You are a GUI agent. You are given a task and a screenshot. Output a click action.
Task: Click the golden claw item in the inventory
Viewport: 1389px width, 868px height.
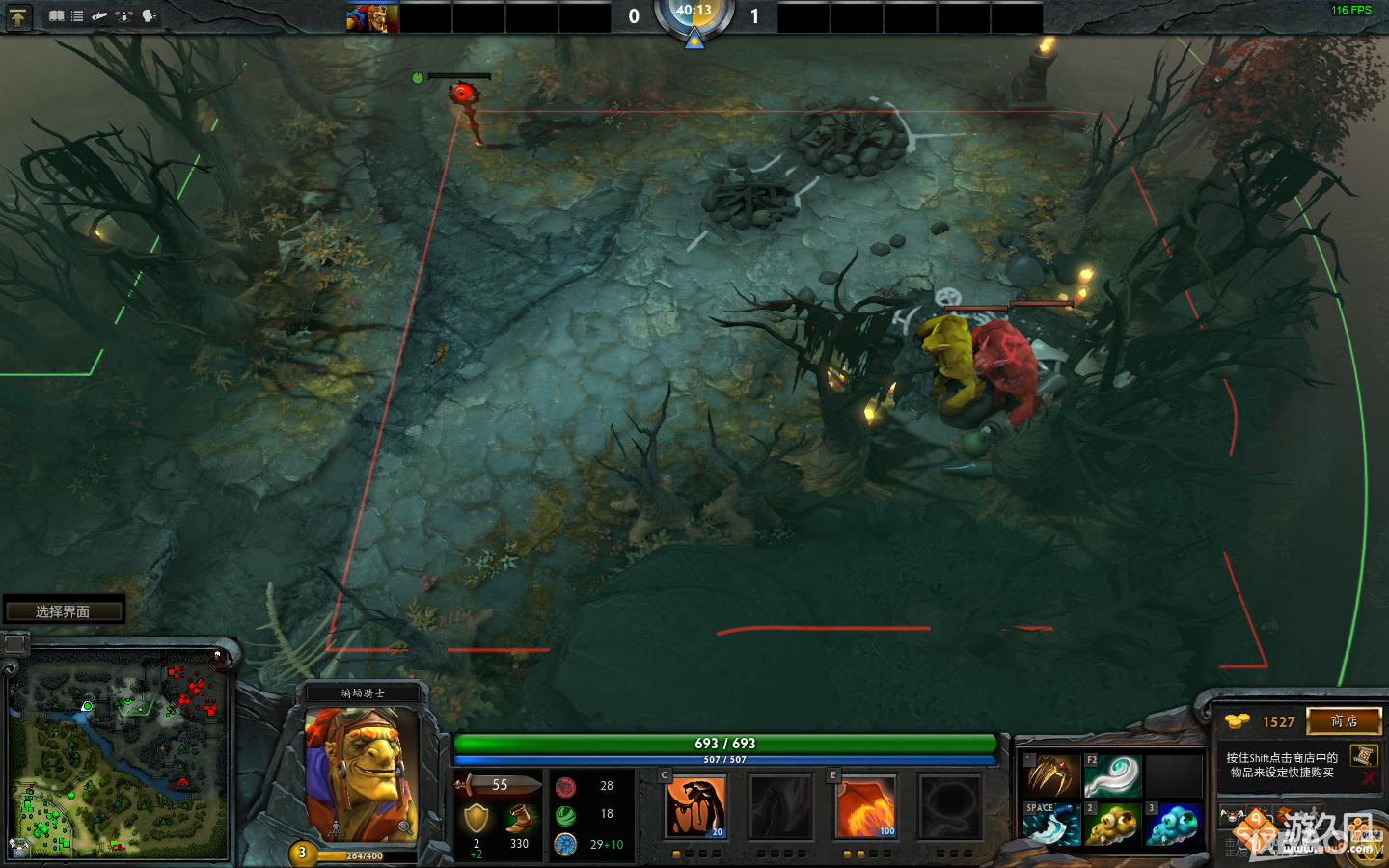click(x=1051, y=774)
